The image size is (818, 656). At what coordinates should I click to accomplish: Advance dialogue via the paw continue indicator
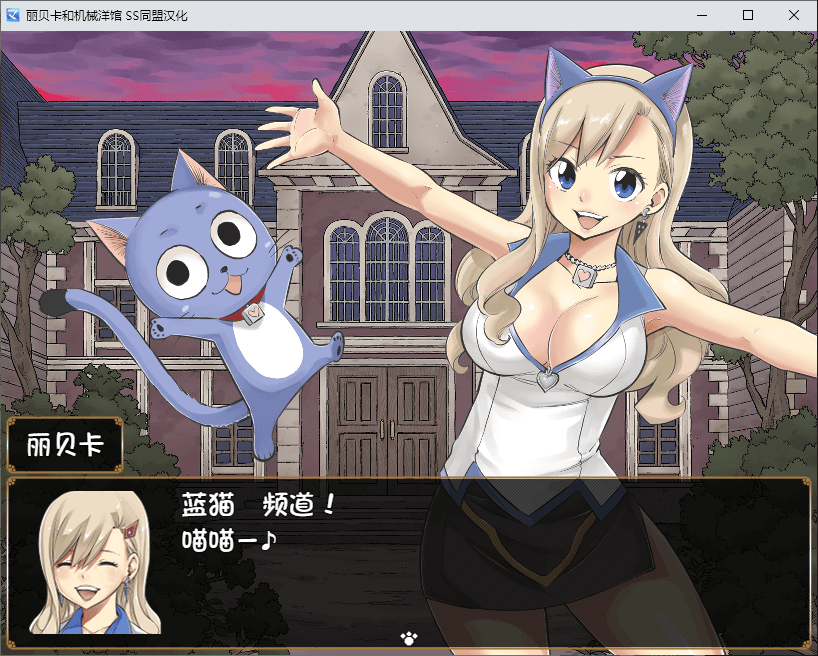pyautogui.click(x=408, y=636)
